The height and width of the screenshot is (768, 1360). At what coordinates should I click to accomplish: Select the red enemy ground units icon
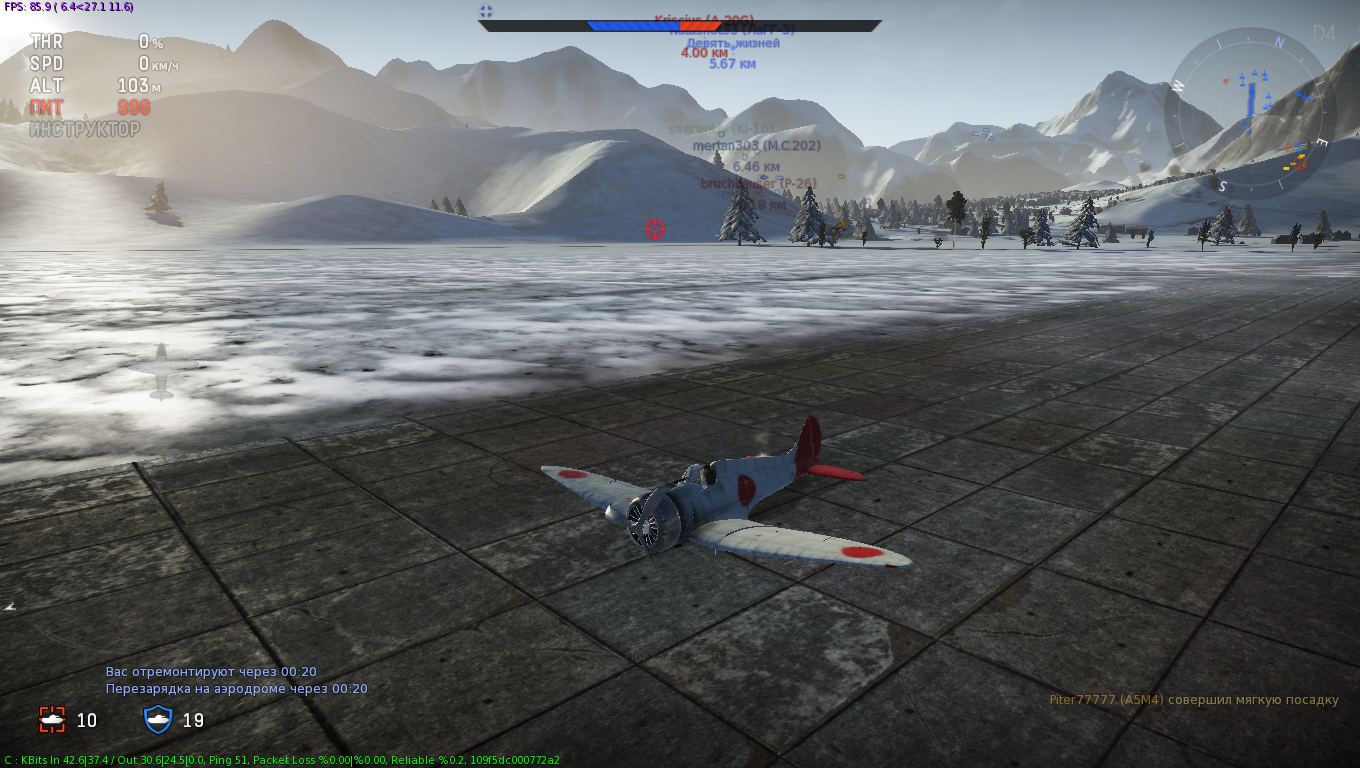pos(52,719)
